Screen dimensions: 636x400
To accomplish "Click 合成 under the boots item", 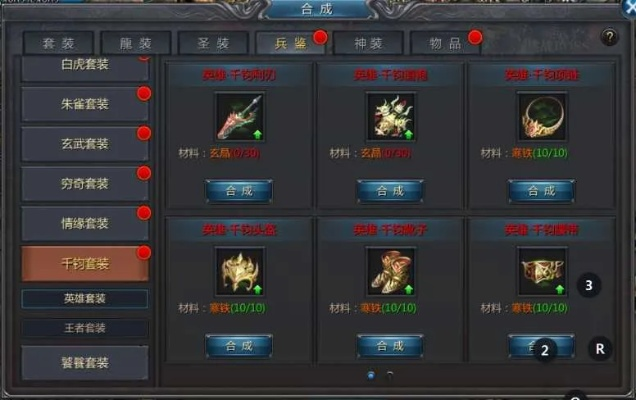I will [390, 345].
